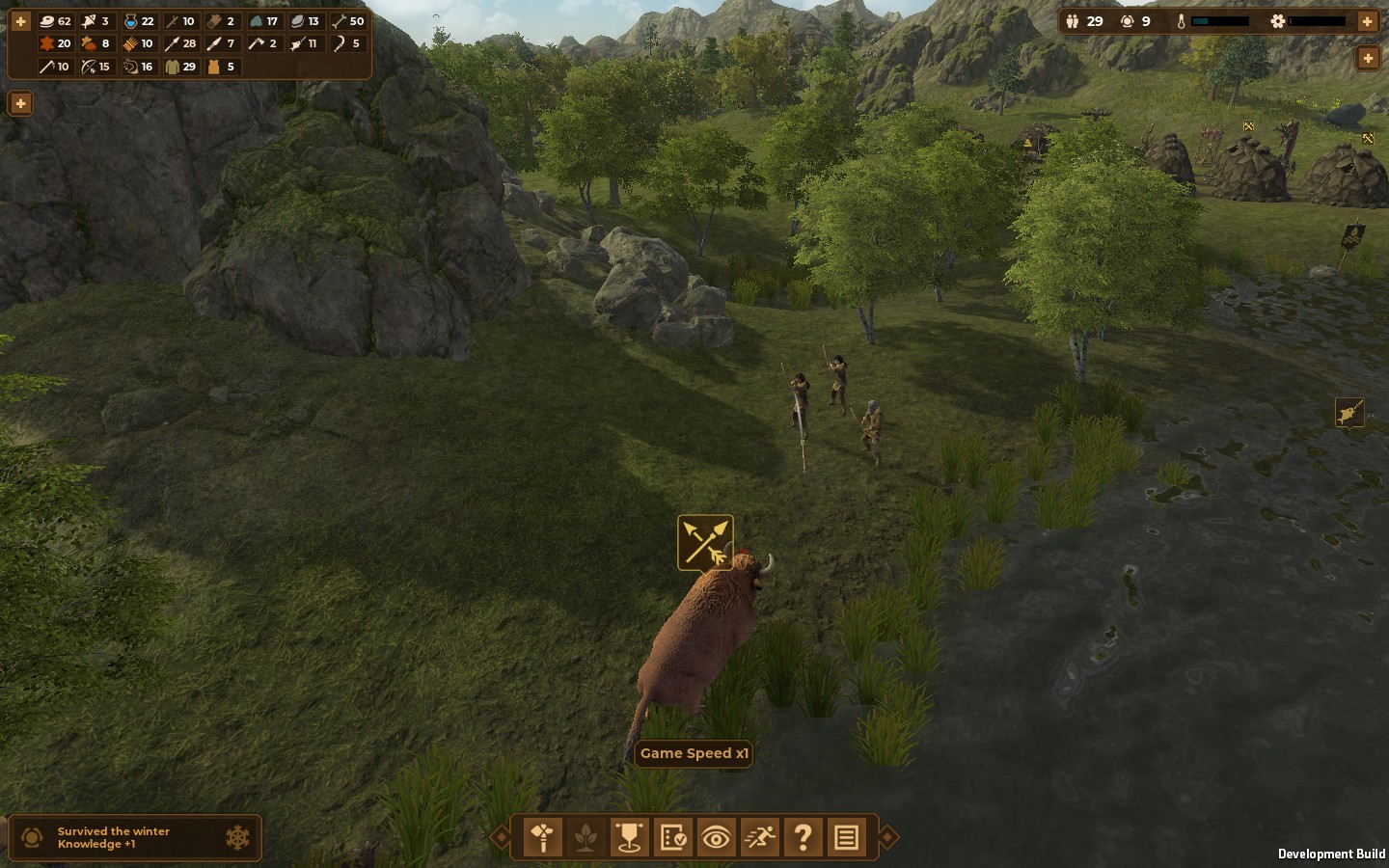
Task: Click the left diamond arrow of toolbar
Action: [501, 837]
